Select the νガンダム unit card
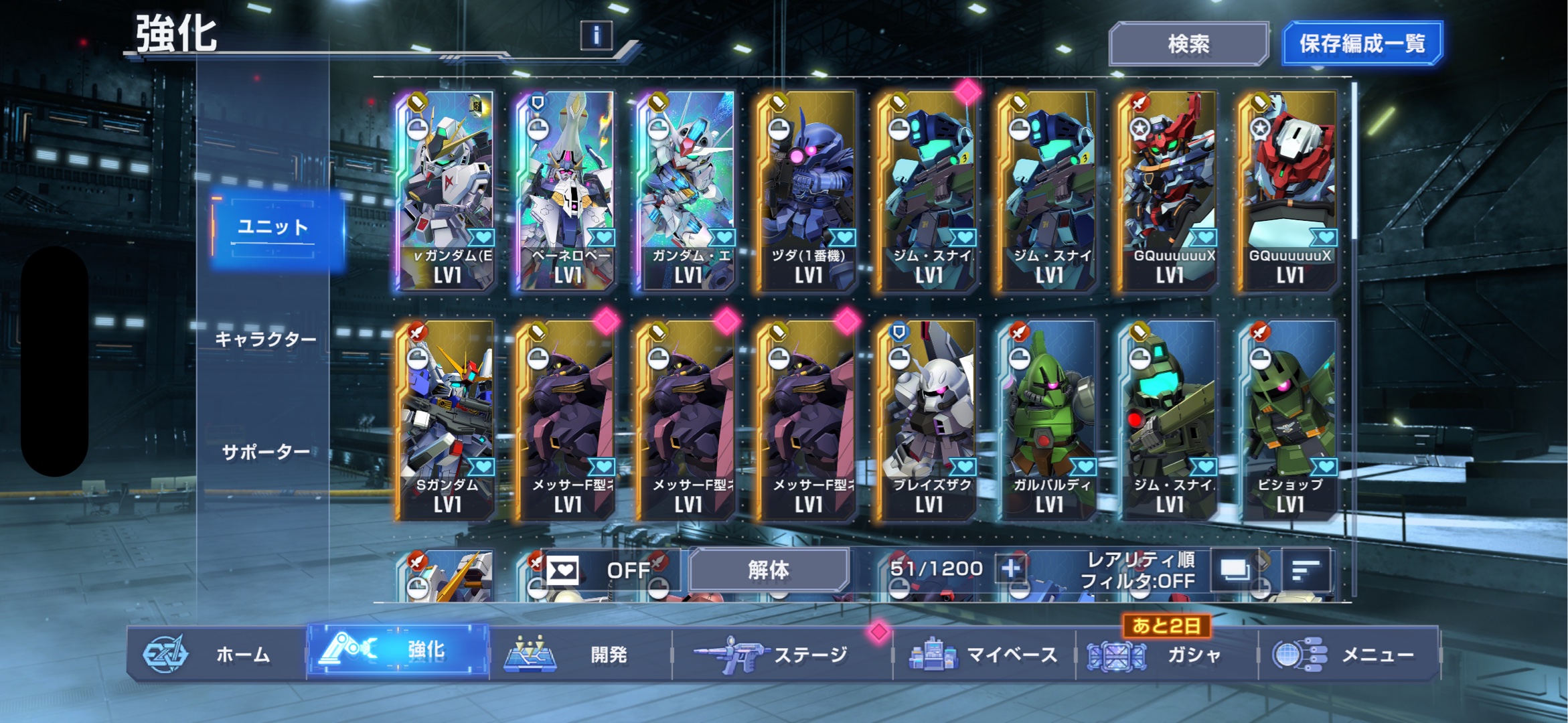 (447, 191)
